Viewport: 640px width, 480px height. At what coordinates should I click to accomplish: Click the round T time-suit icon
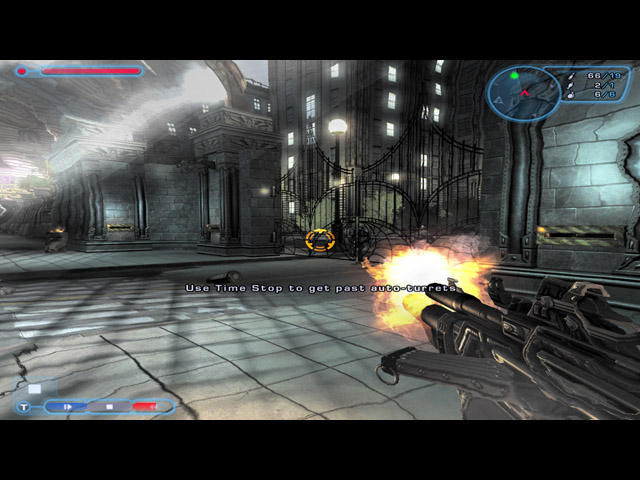(x=23, y=407)
